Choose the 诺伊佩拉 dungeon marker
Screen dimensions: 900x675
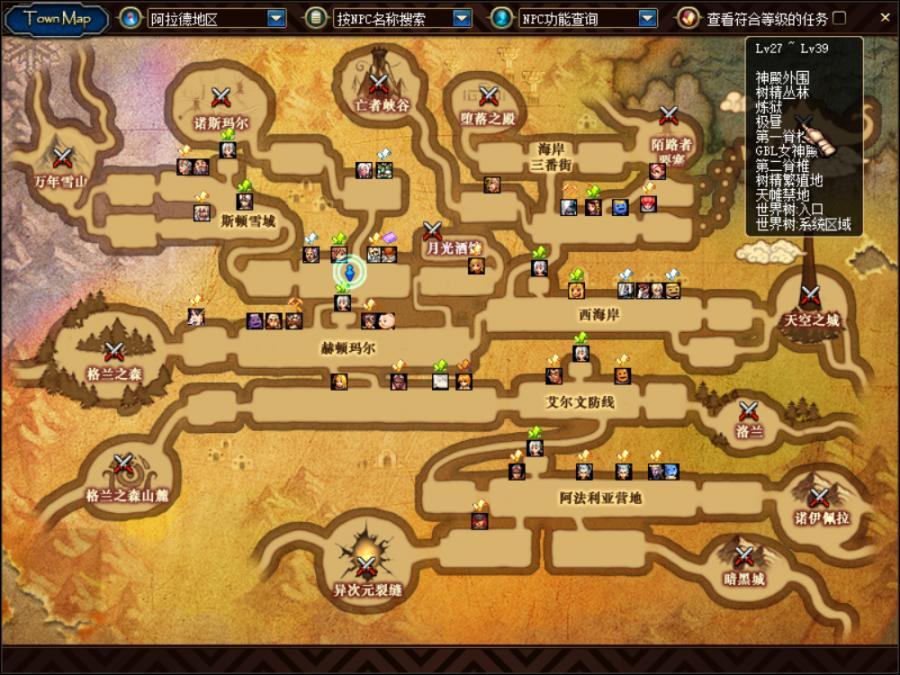(820, 497)
